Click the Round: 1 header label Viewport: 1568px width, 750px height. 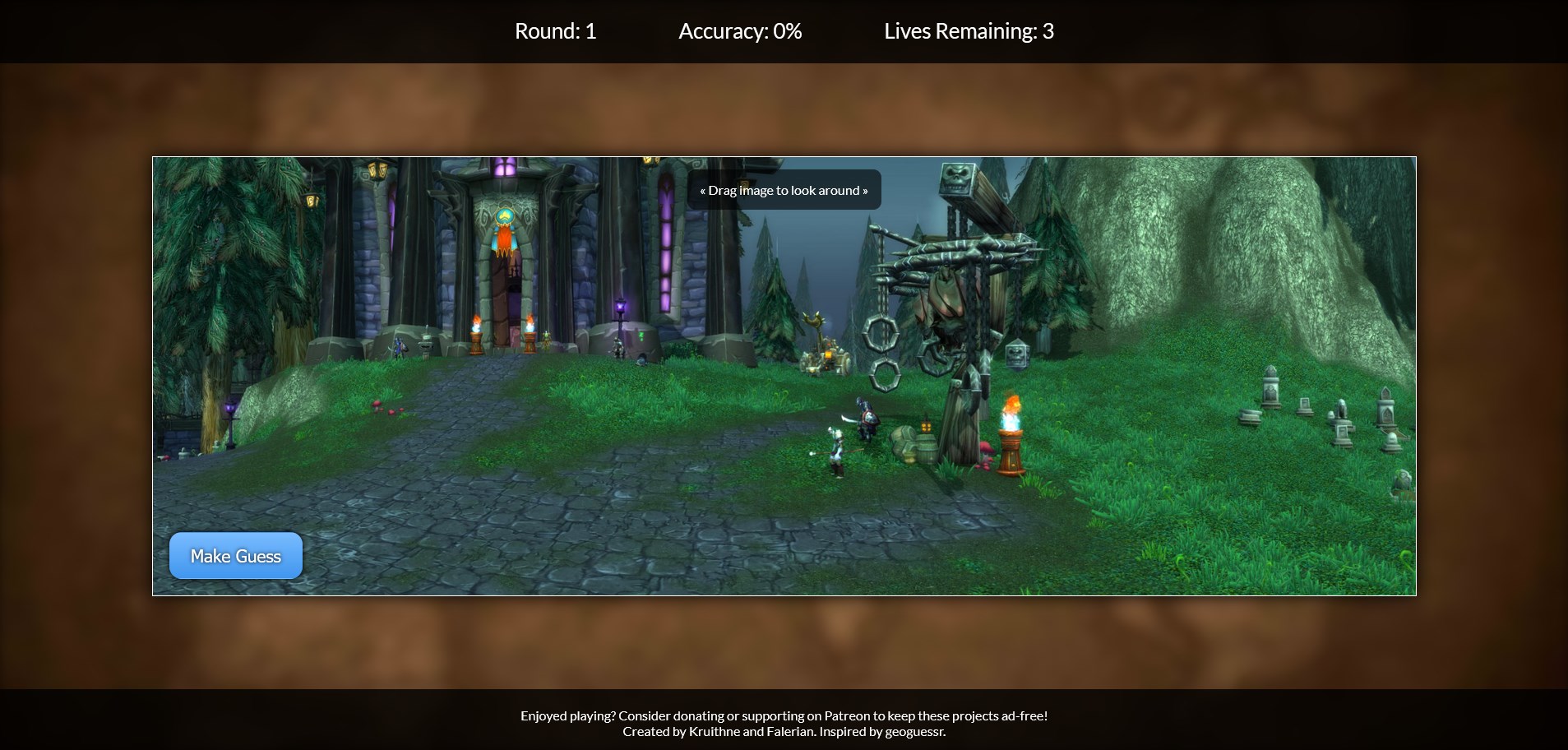[x=555, y=31]
